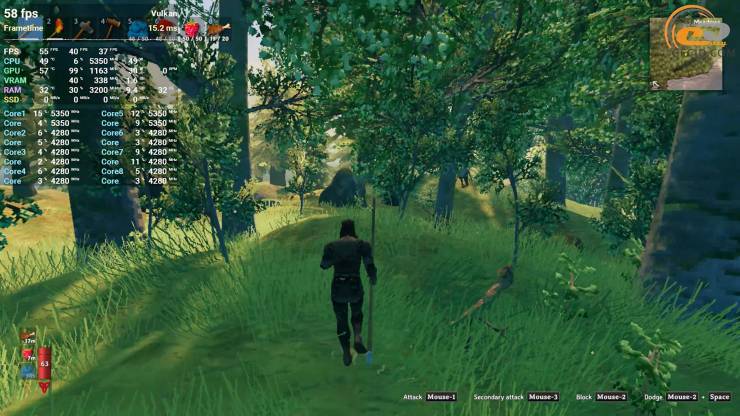Eat the raspberries from the hotbar
The image size is (740, 416).
click(192, 27)
